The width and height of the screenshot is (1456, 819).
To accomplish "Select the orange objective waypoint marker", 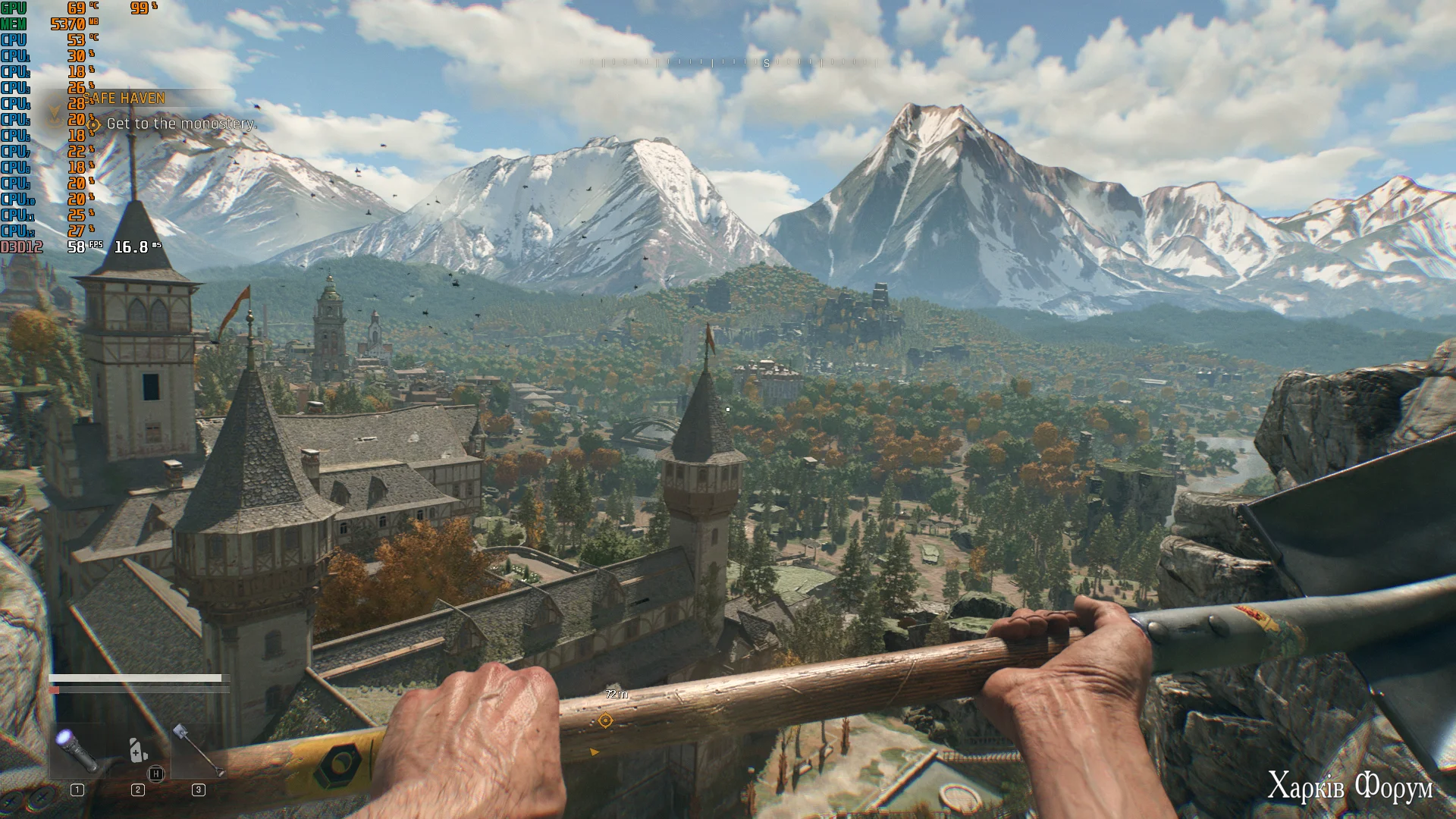I will (605, 720).
